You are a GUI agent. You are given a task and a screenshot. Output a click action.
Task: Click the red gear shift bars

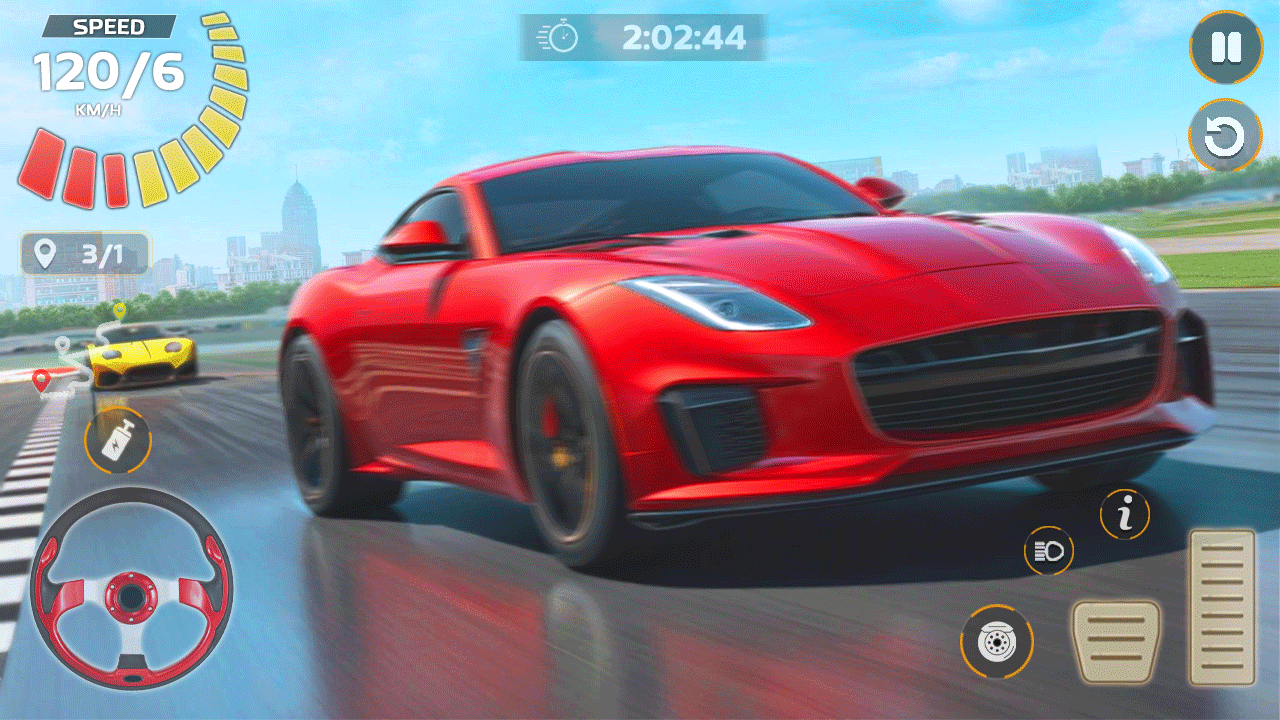click(78, 176)
